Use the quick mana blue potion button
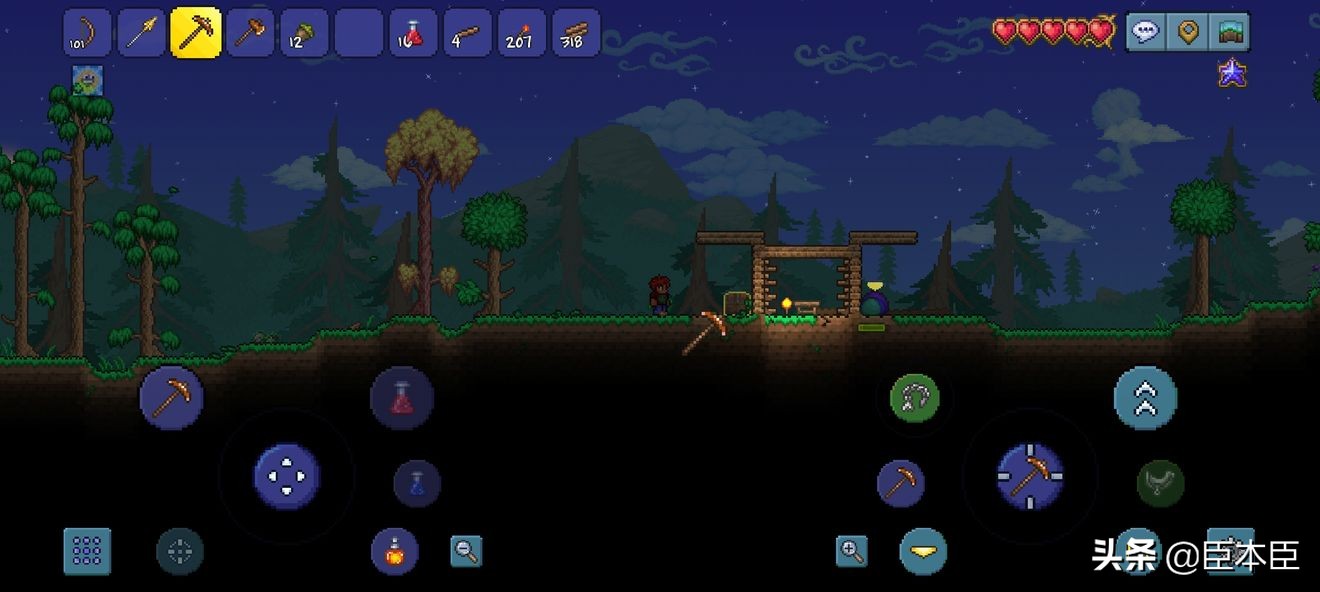The height and width of the screenshot is (592, 1320). (417, 484)
